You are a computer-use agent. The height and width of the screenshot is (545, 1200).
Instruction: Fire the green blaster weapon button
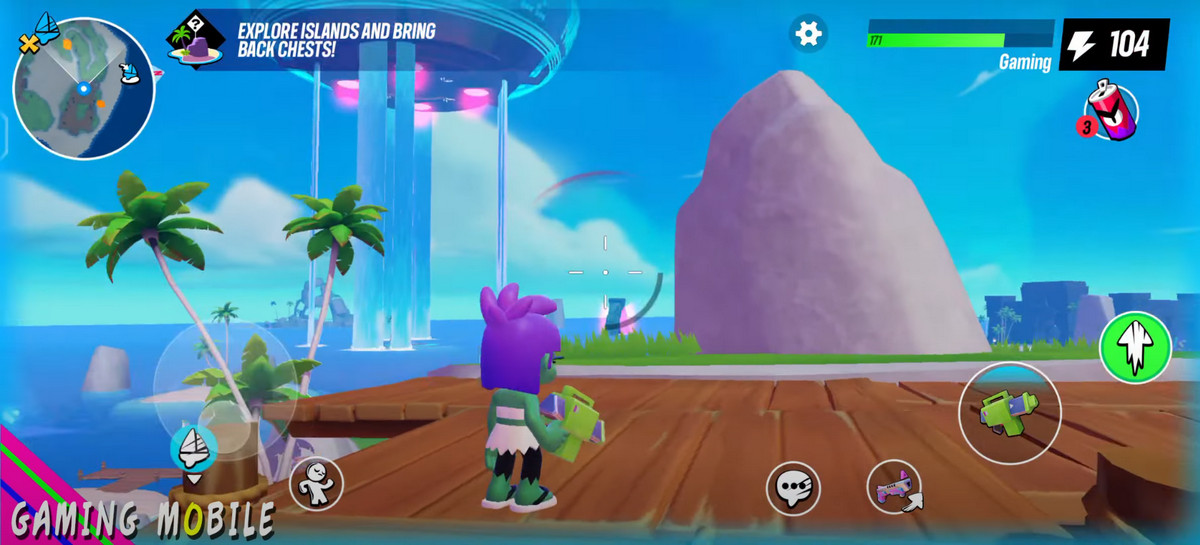click(x=1009, y=412)
